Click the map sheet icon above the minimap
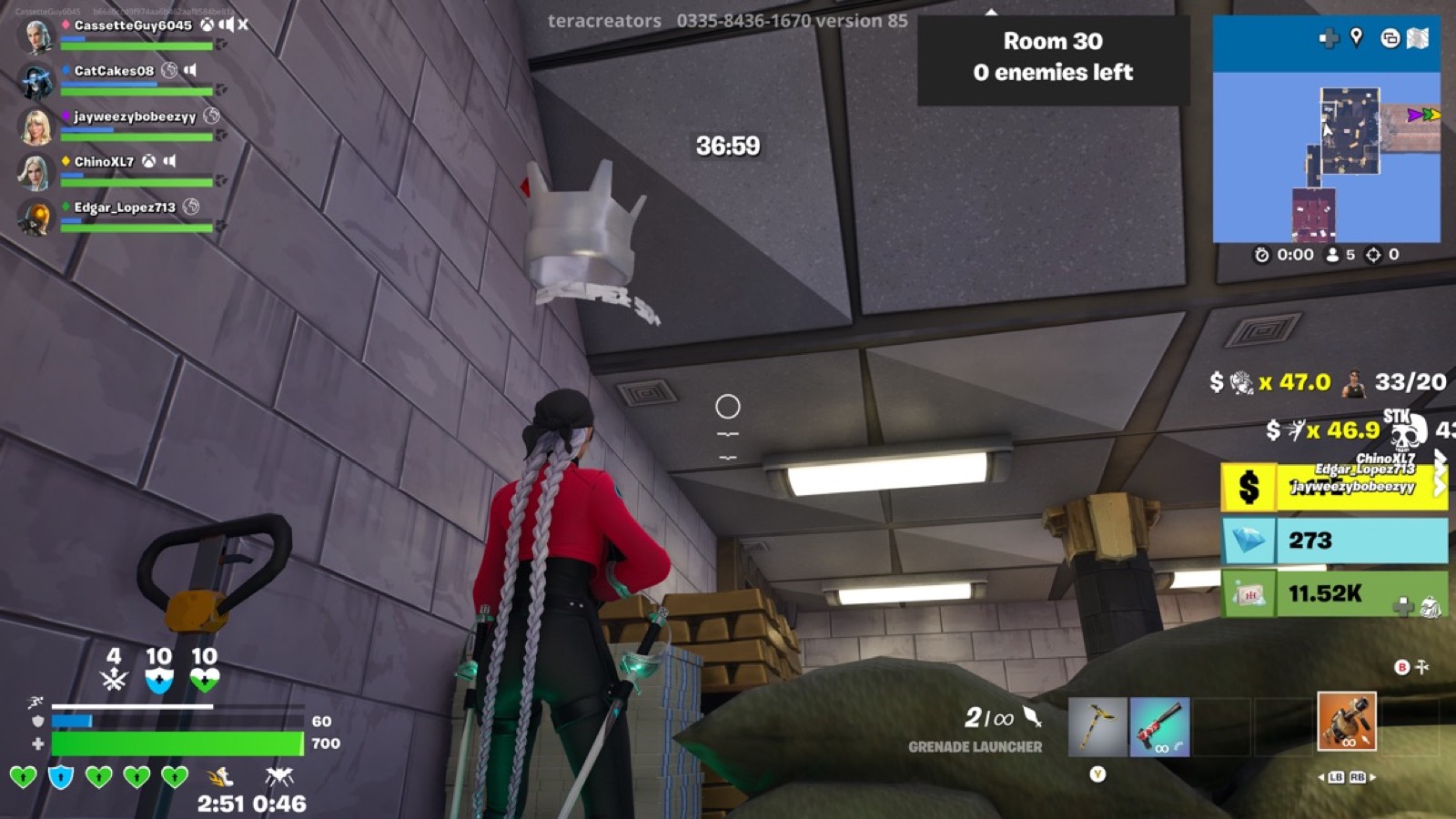Screen dimensions: 1456x819 [x=1417, y=37]
